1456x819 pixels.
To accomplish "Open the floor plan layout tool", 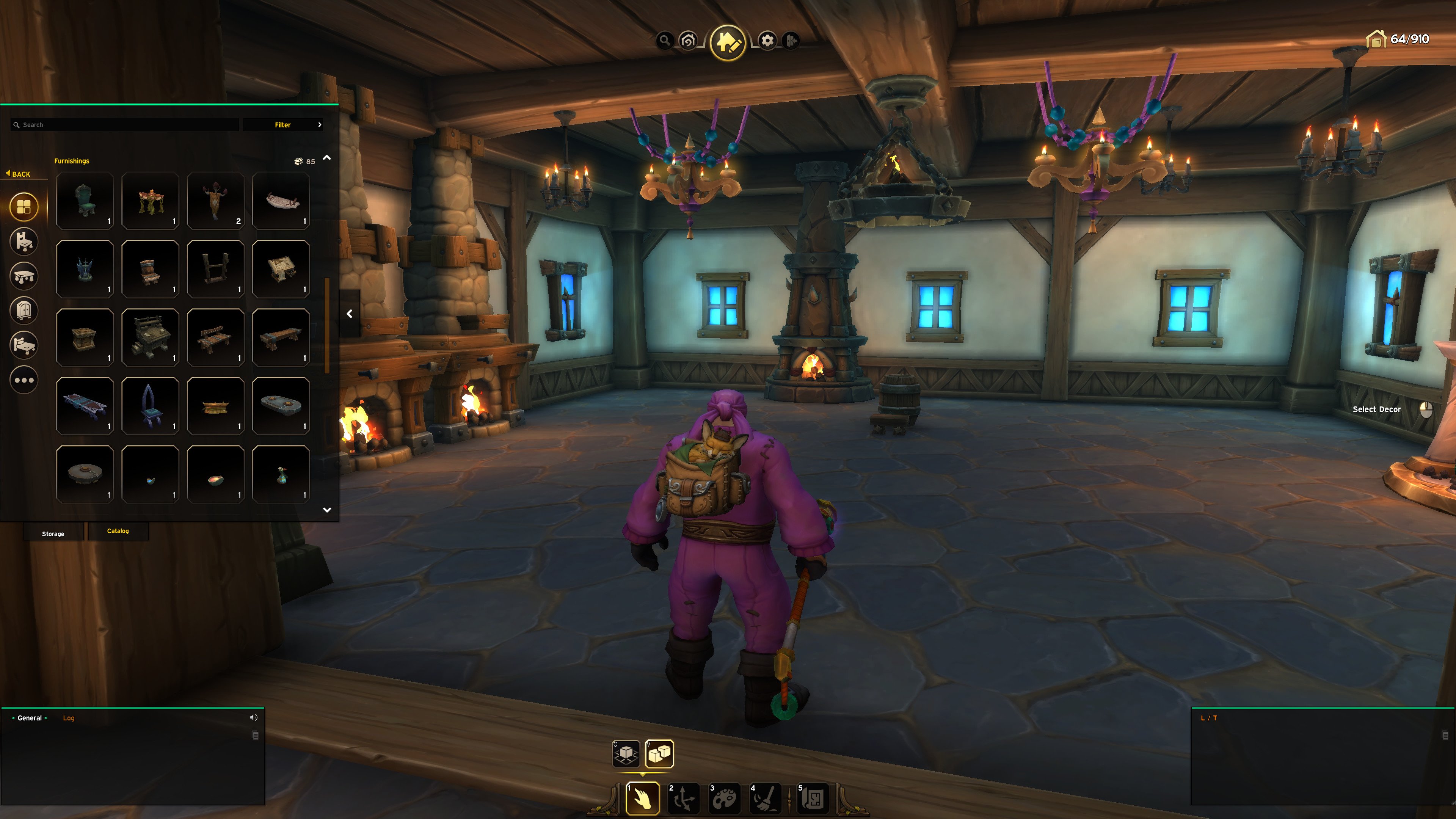I will (x=813, y=798).
